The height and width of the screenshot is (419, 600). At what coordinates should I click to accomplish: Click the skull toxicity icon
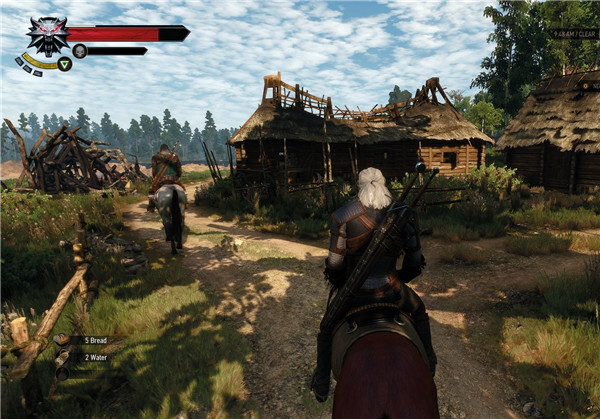point(79,51)
